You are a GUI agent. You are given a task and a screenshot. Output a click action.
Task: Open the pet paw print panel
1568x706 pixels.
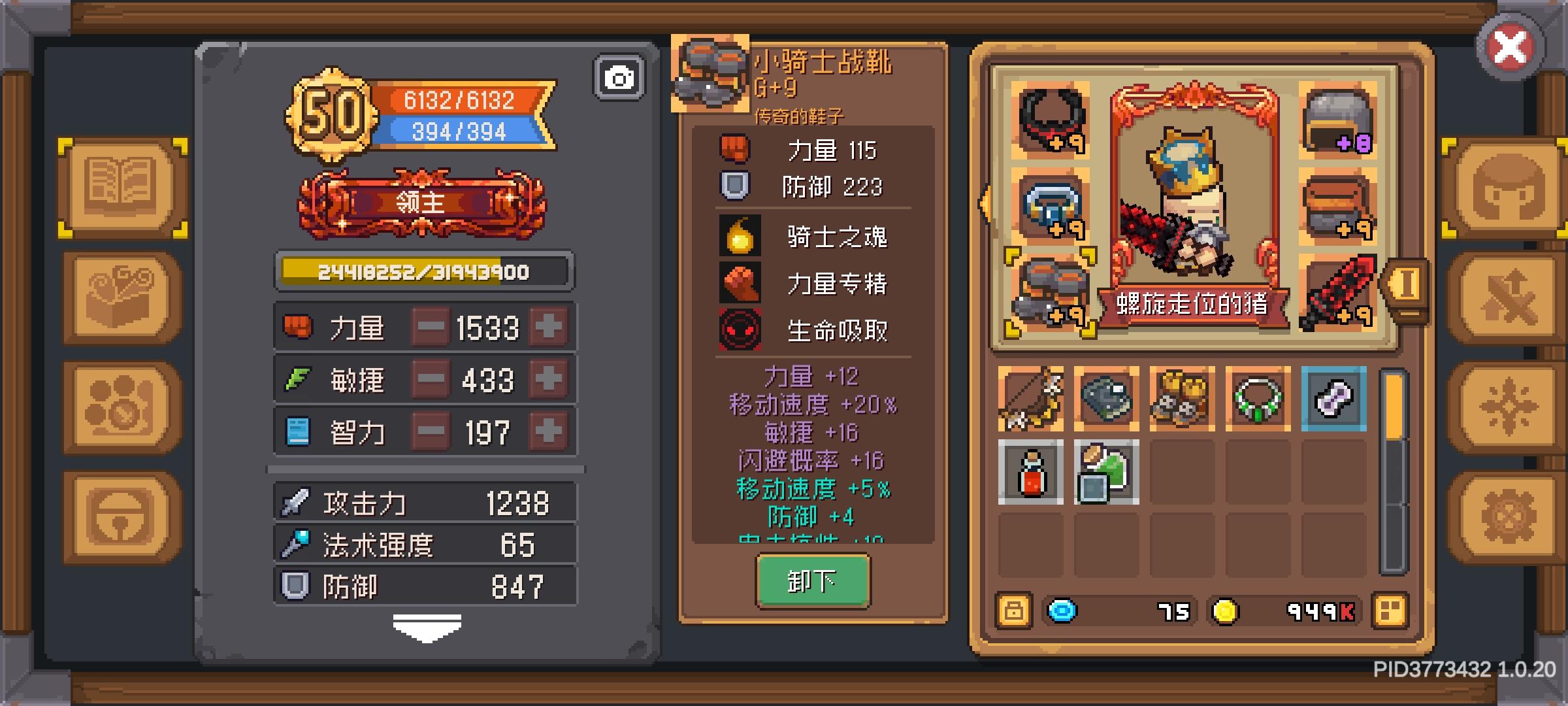(x=120, y=405)
